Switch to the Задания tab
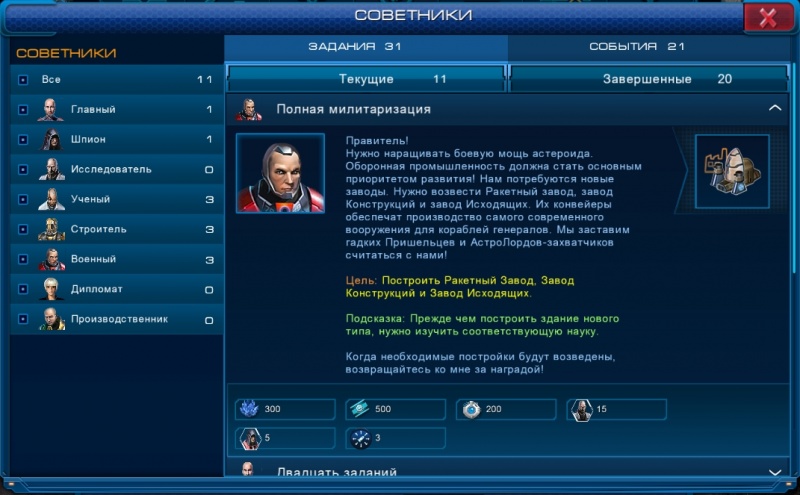Image resolution: width=800 pixels, height=495 pixels. 366,46
